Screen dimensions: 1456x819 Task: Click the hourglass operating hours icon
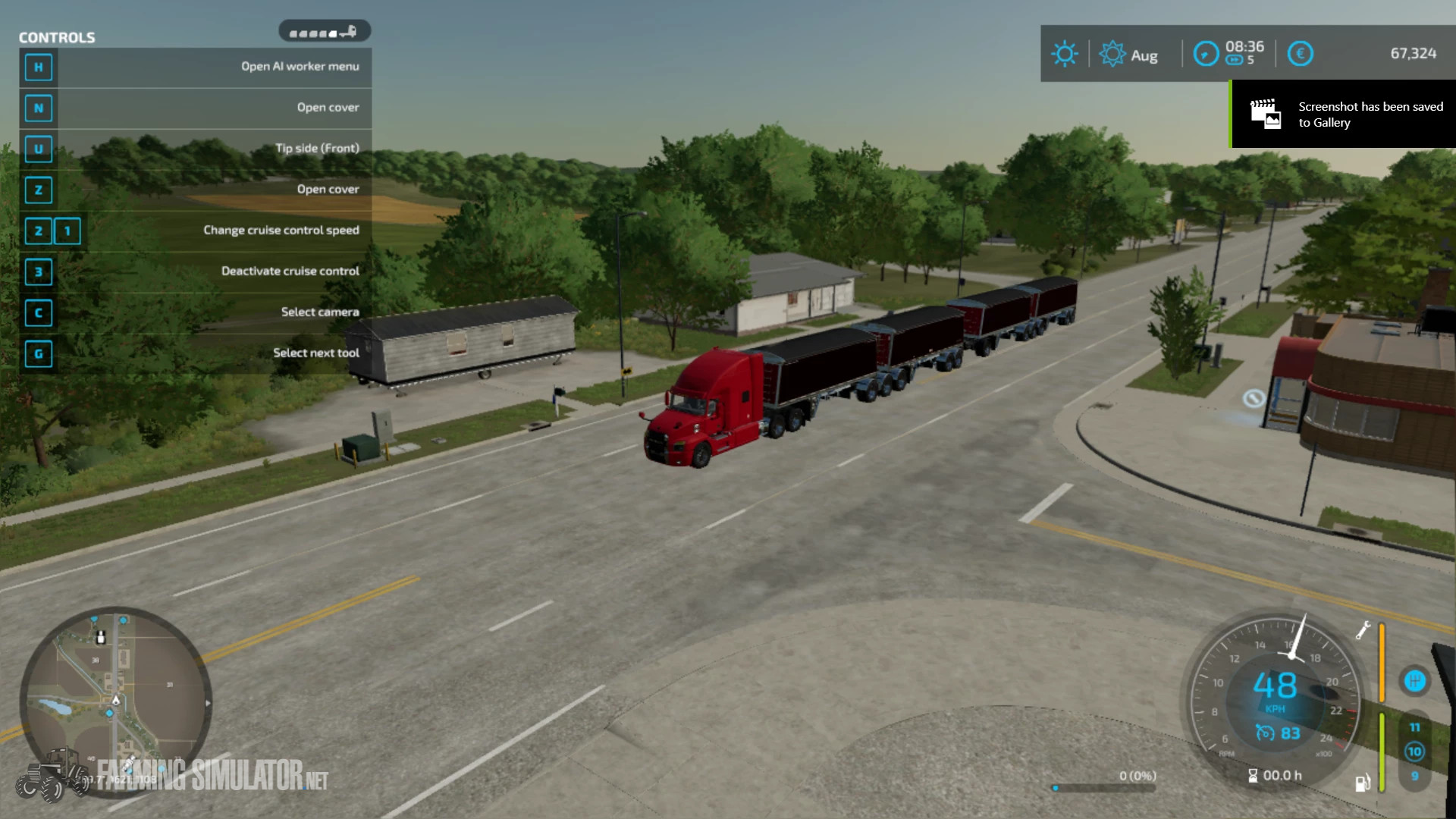pyautogui.click(x=1253, y=777)
